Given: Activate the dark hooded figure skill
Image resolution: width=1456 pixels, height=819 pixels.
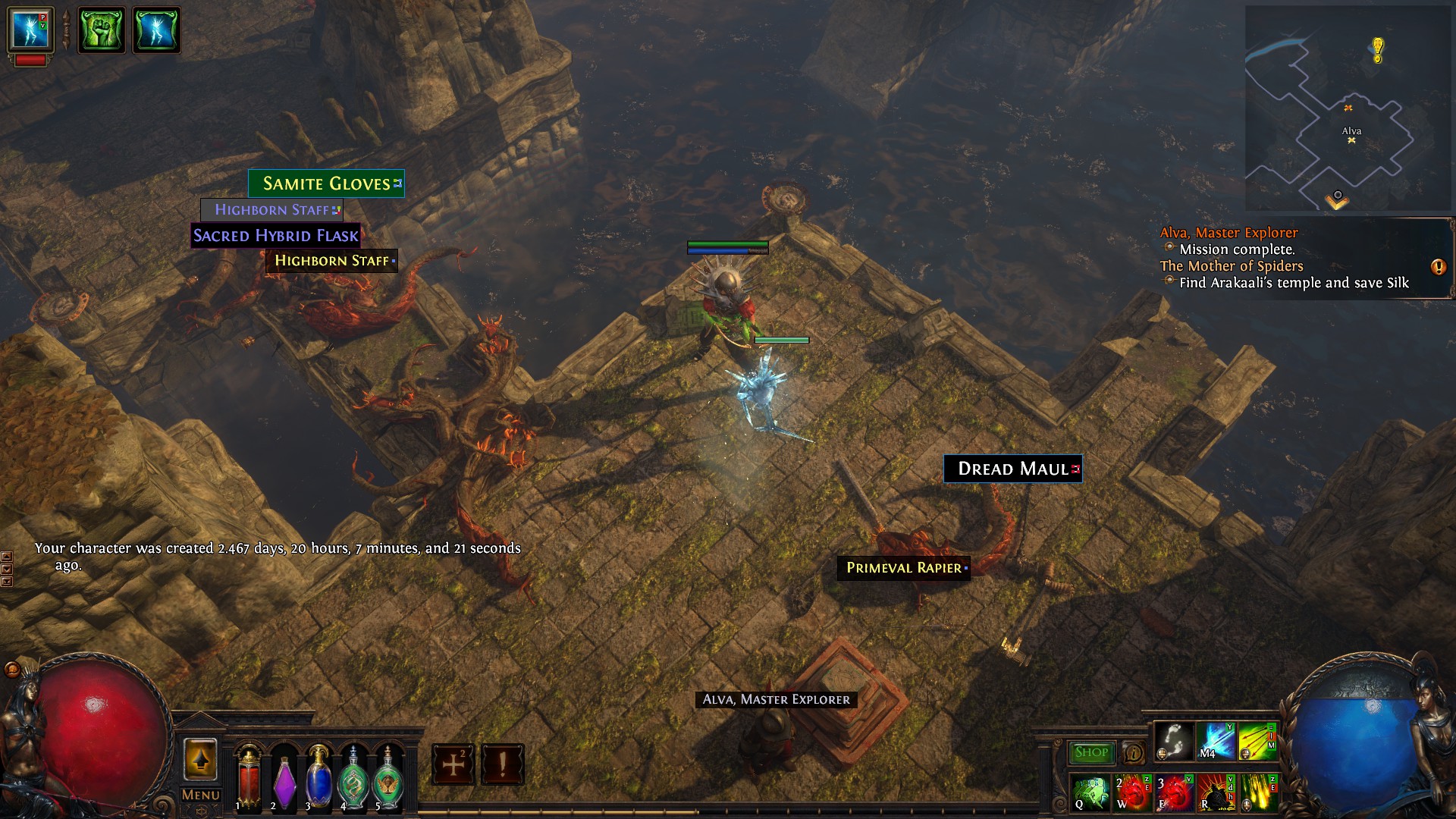Looking at the screenshot, I should tap(1216, 792).
